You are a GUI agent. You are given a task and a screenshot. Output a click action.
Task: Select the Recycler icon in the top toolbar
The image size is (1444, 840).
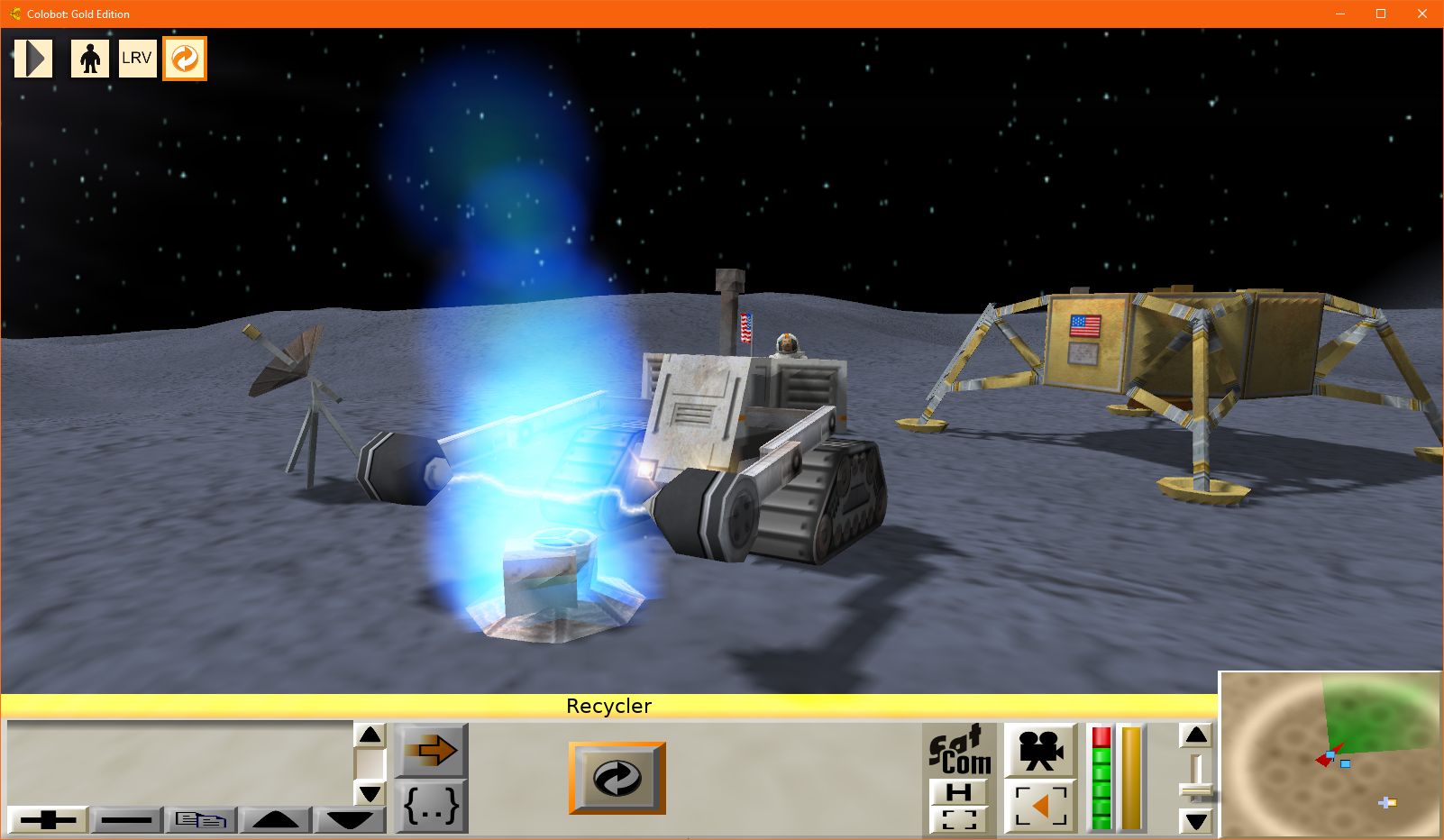(184, 57)
